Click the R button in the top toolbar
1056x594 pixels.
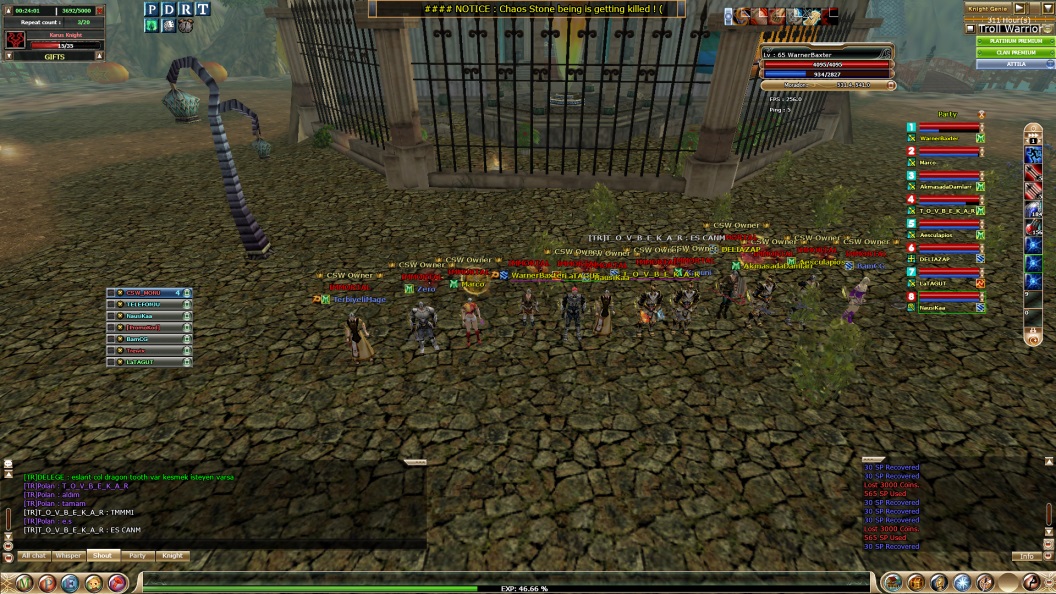[x=185, y=9]
